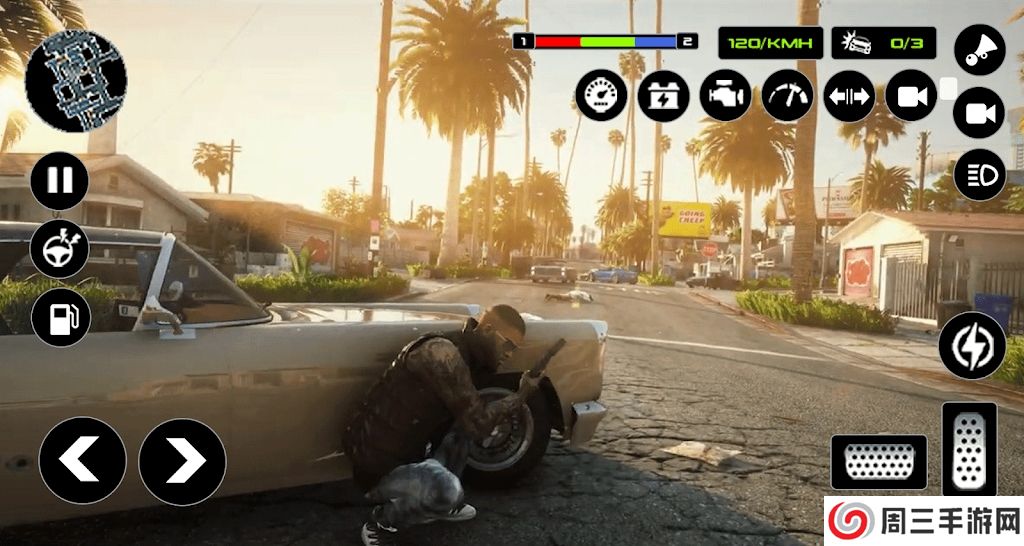Click the speedometer dial icon
The height and width of the screenshot is (546, 1024).
pos(601,96)
